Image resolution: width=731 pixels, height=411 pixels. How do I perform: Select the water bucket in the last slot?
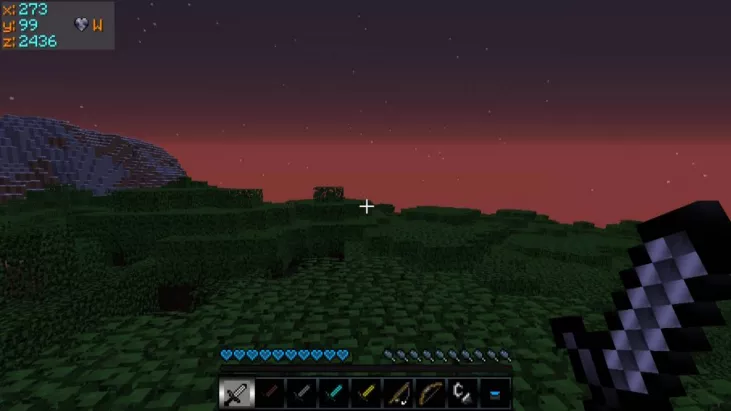pos(494,393)
